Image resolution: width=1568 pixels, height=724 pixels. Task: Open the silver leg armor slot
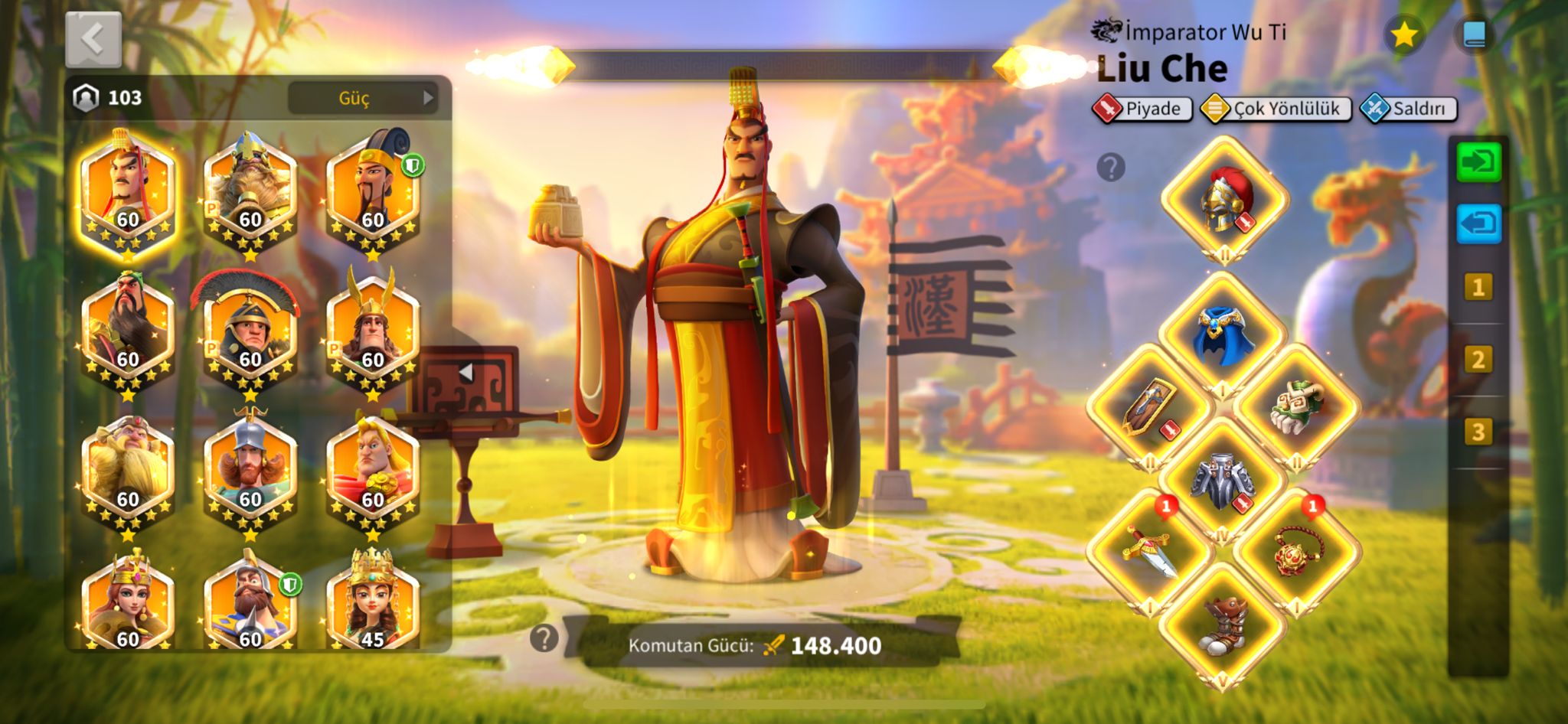1223,481
